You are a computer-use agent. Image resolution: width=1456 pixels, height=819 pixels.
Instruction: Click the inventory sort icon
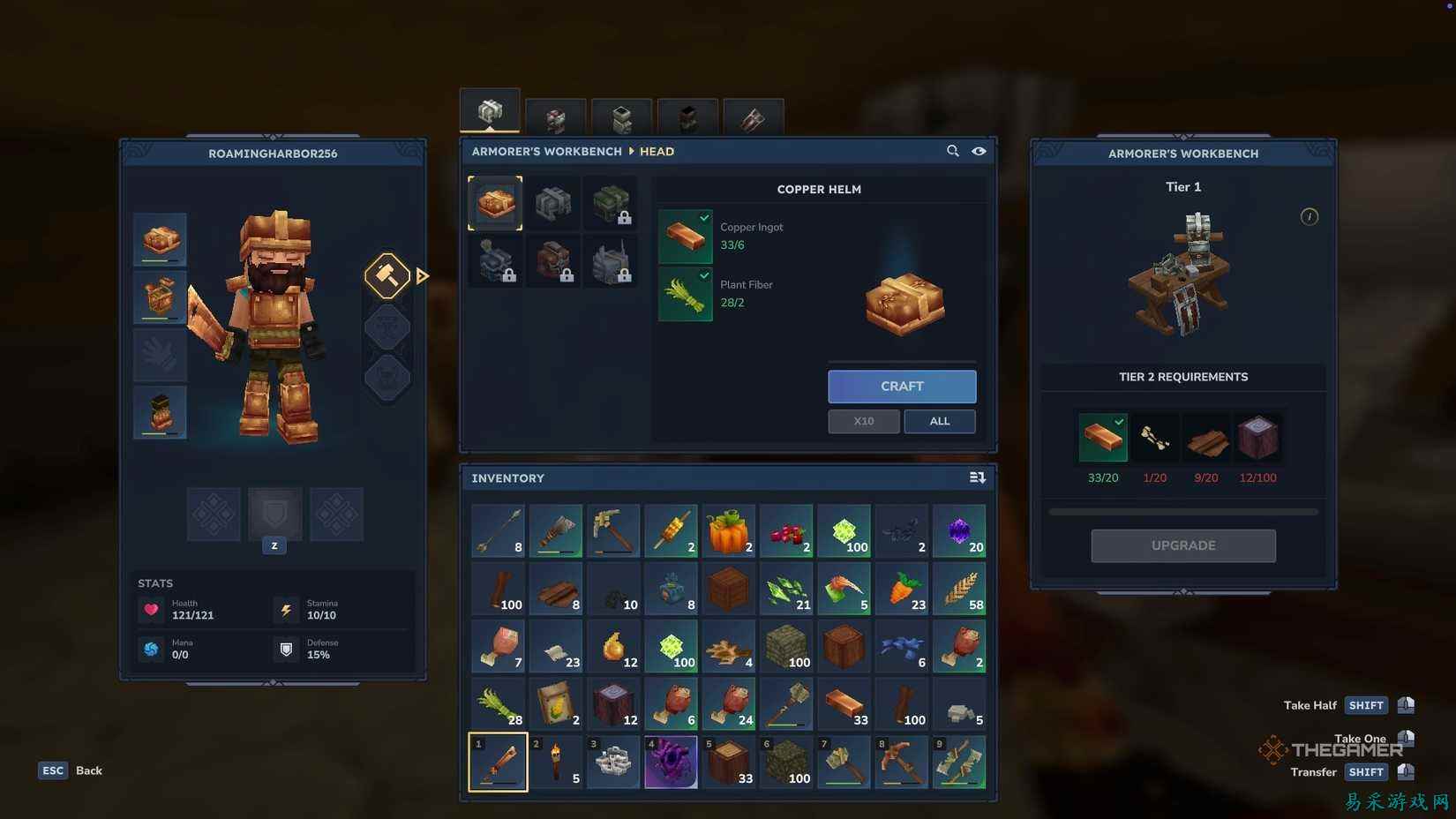(x=977, y=477)
